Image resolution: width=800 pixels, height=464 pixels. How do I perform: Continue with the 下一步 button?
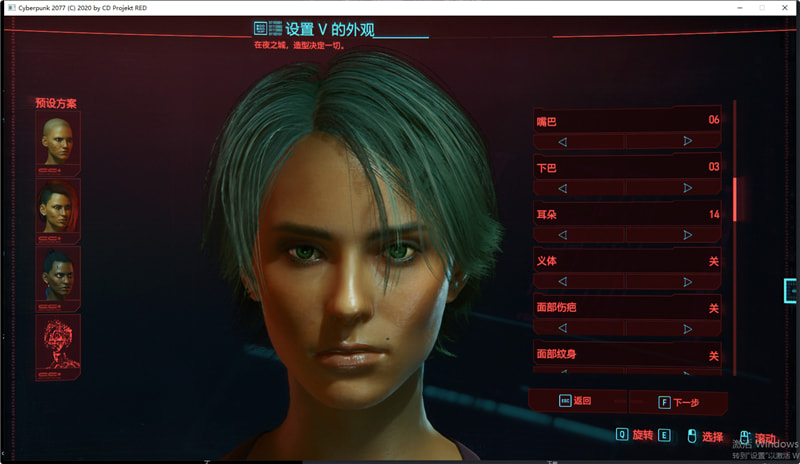point(678,402)
